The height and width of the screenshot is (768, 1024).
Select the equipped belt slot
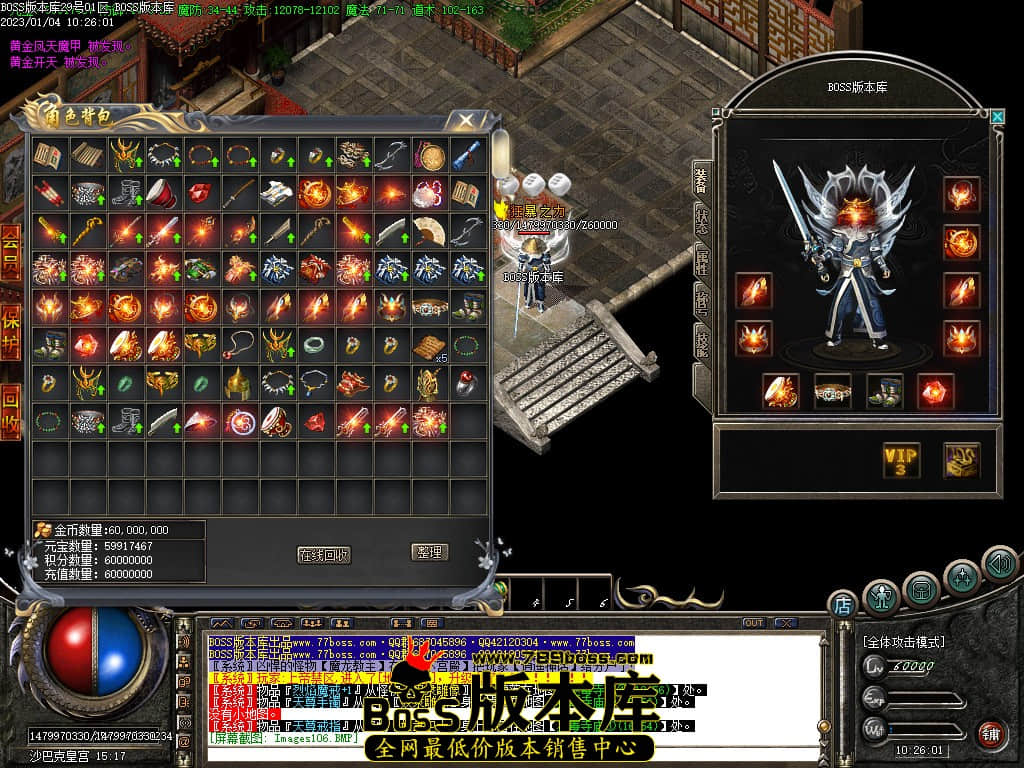(x=833, y=392)
